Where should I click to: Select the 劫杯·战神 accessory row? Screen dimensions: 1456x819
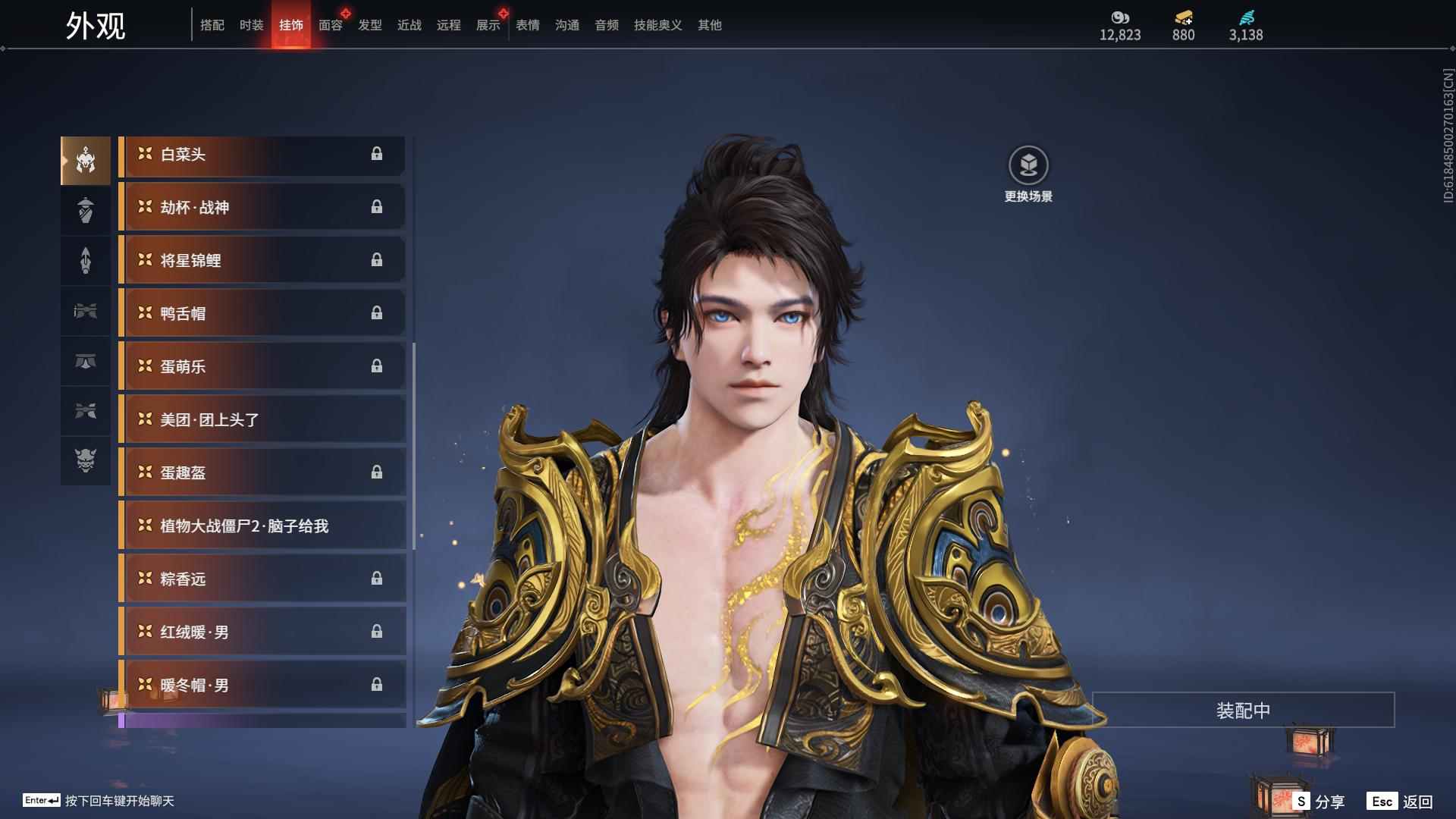(262, 208)
